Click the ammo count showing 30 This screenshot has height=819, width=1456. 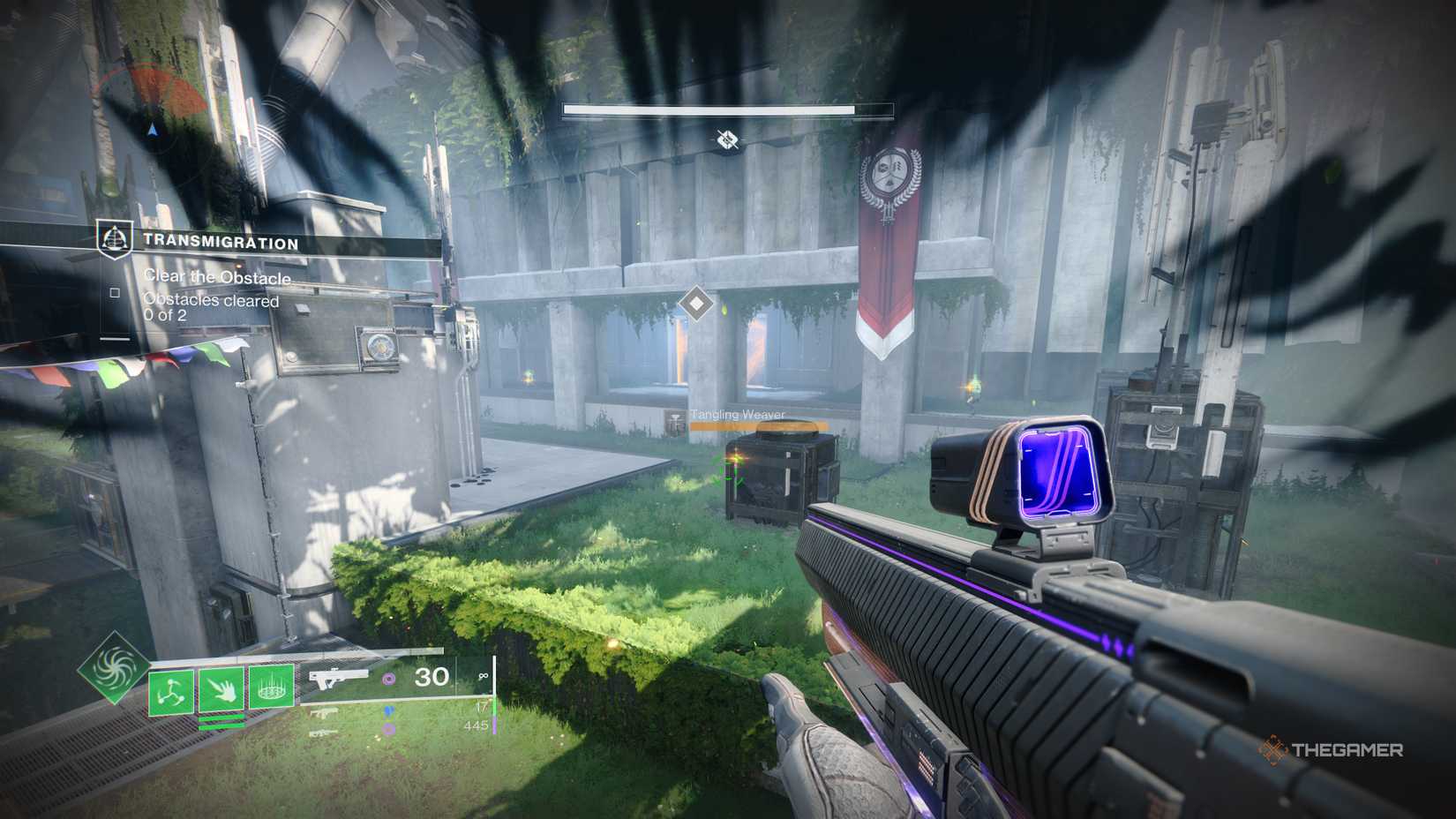click(430, 676)
